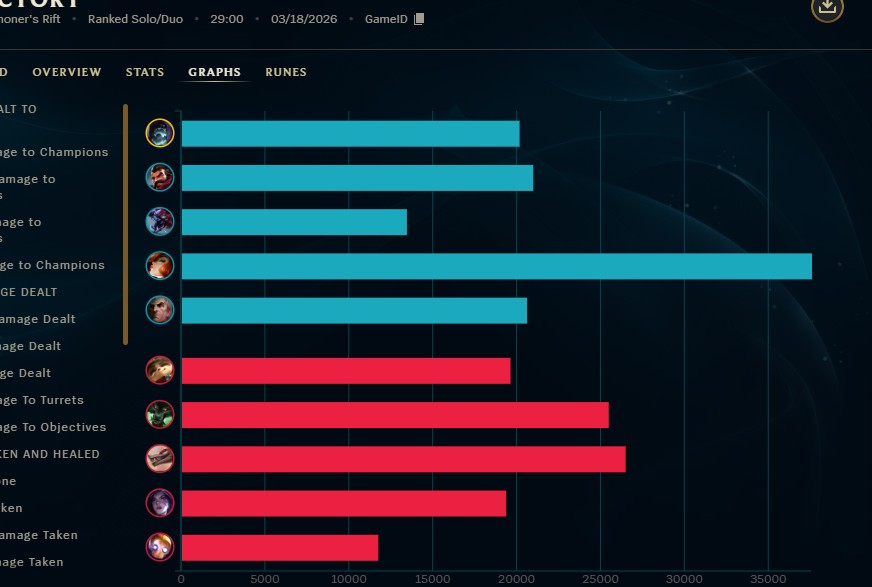Viewport: 872px width, 587px height.
Task: Click the download button in the top corner
Action: coord(826,7)
